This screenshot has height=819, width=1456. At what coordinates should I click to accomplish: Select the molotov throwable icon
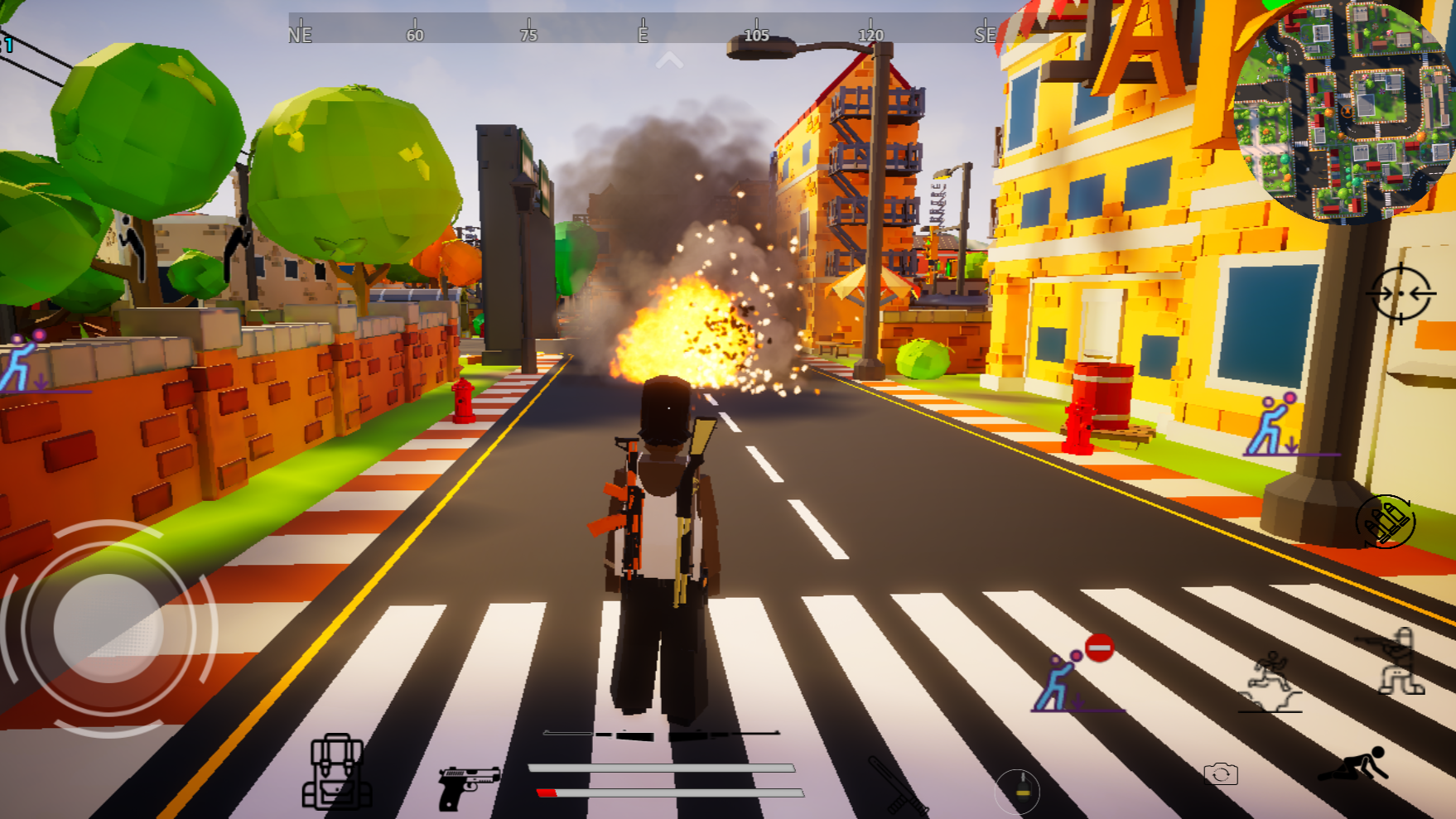1017,791
